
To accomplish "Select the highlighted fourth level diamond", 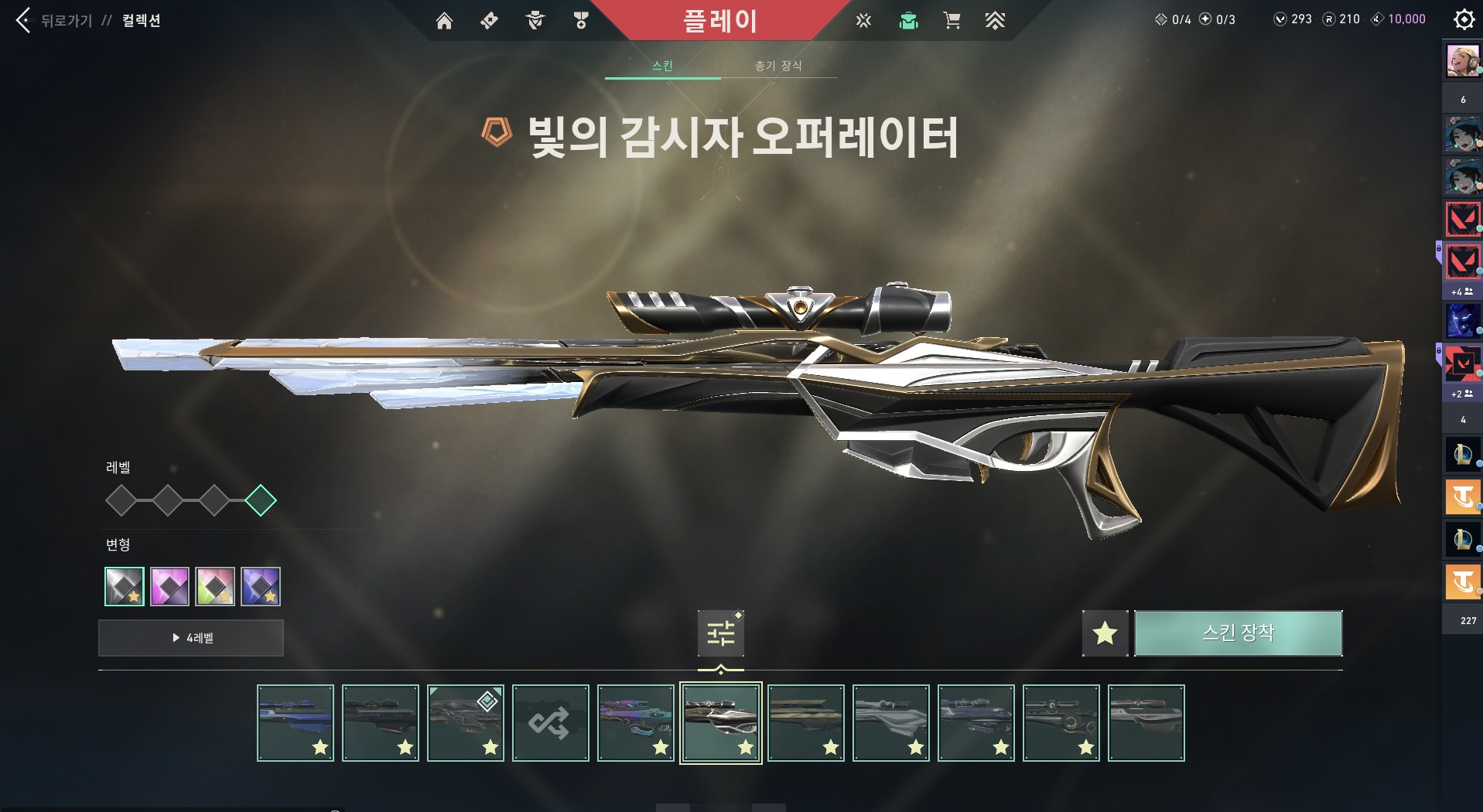I will [x=261, y=500].
